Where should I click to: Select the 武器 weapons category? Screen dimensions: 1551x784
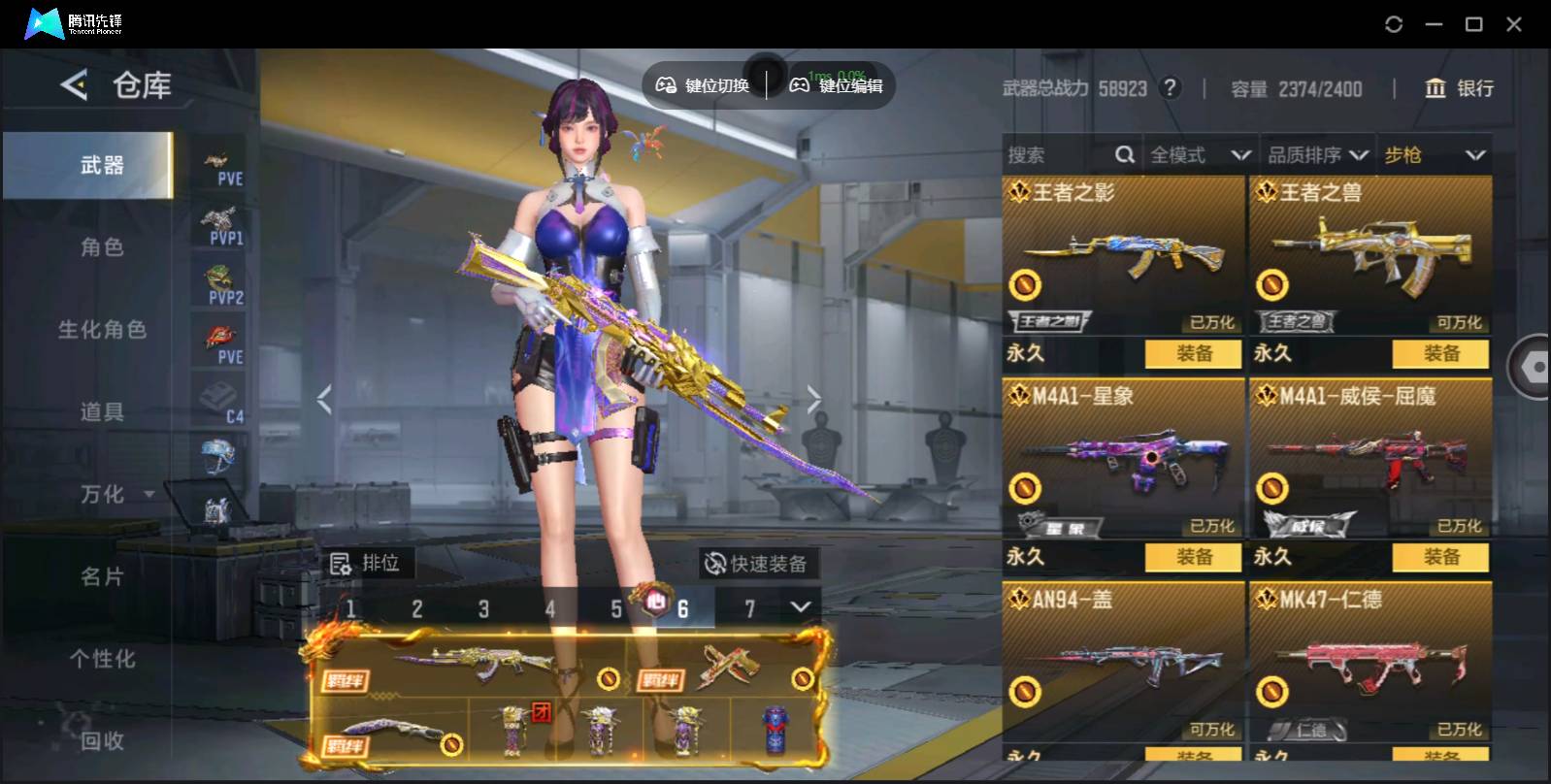101,166
